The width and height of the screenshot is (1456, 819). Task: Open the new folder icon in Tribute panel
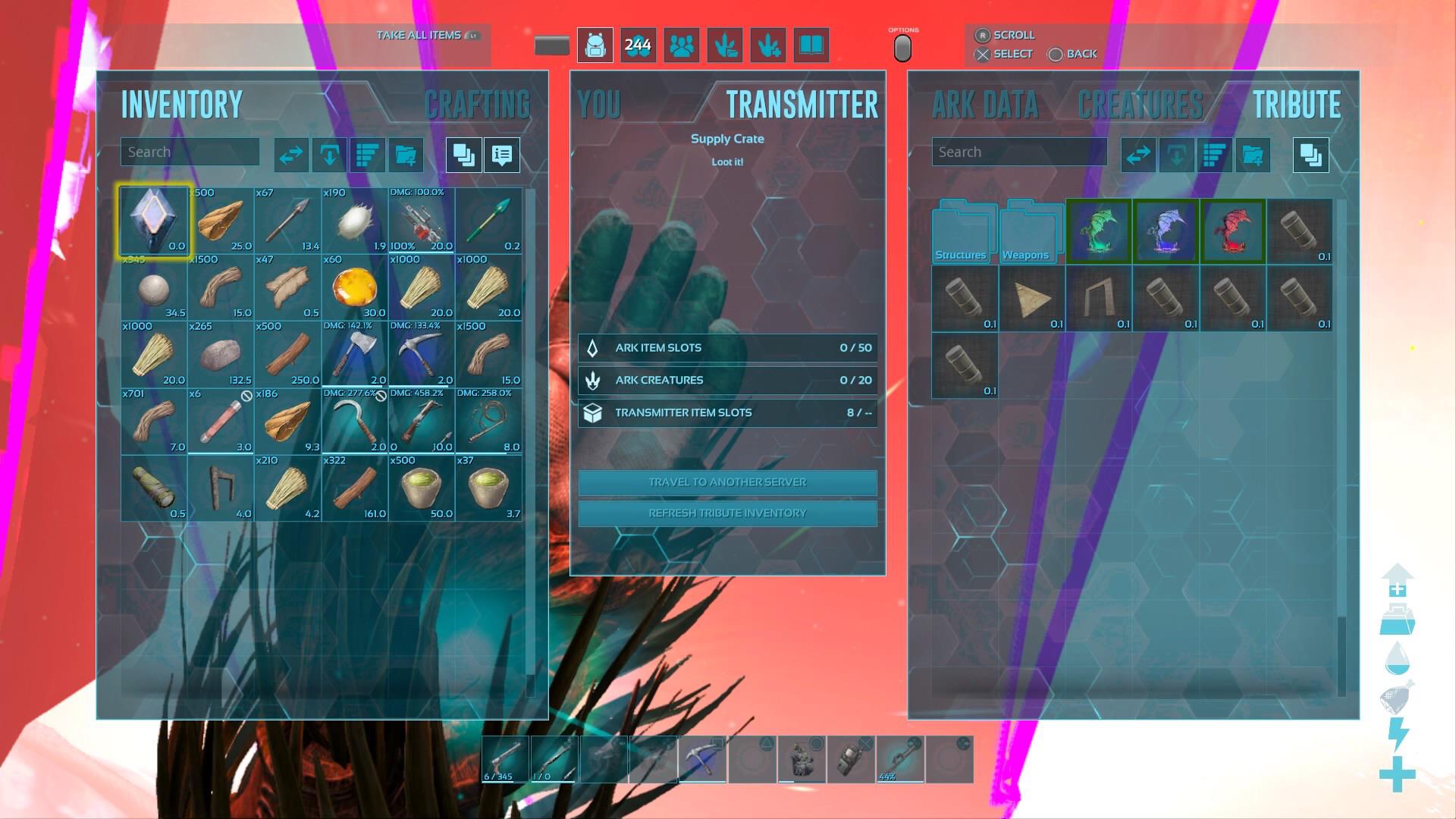(1253, 155)
